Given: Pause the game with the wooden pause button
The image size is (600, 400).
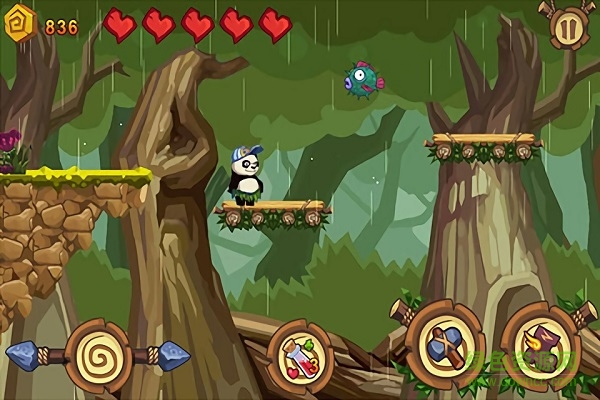Looking at the screenshot, I should 566,27.
